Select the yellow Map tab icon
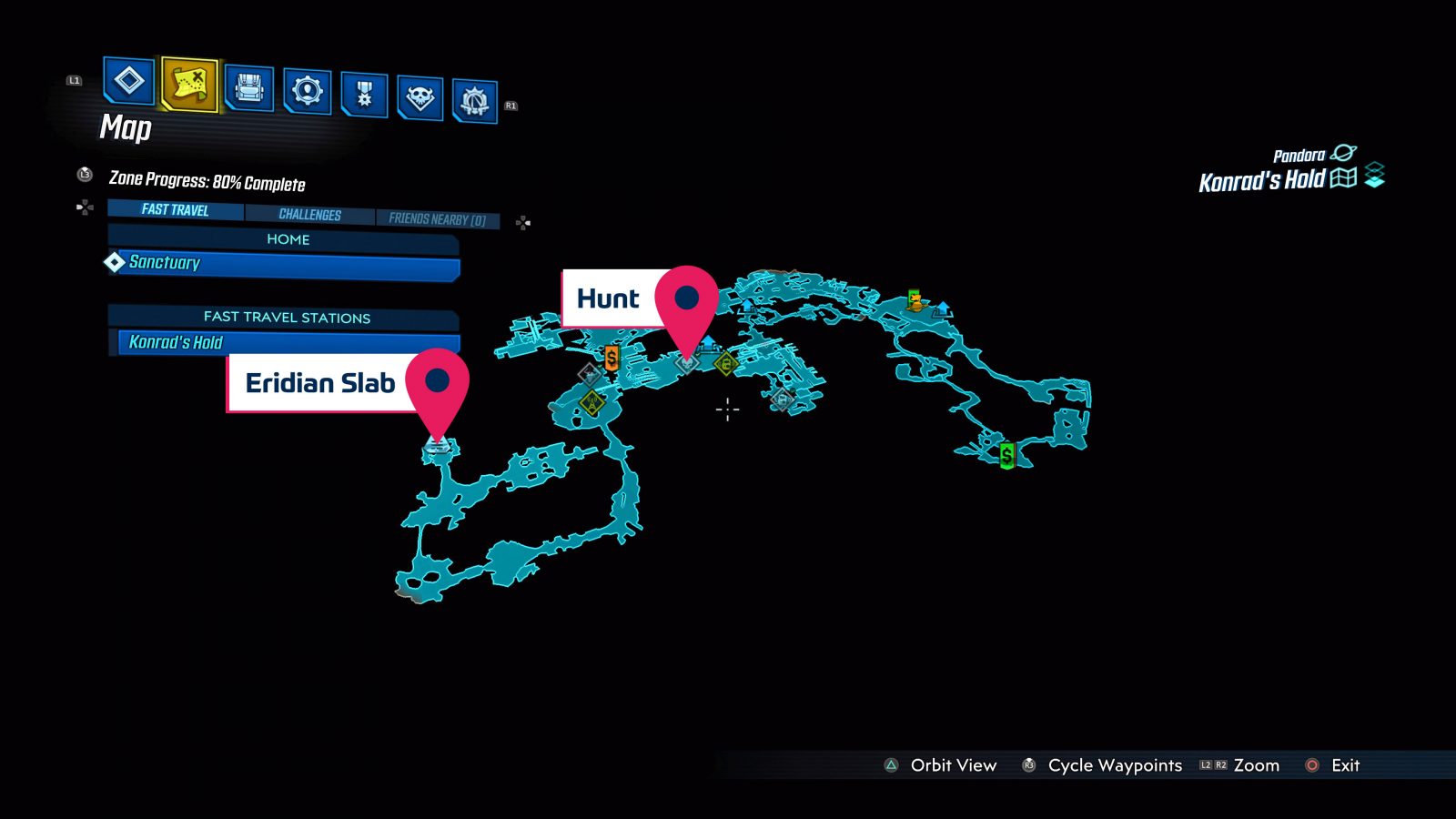 pos(189,85)
